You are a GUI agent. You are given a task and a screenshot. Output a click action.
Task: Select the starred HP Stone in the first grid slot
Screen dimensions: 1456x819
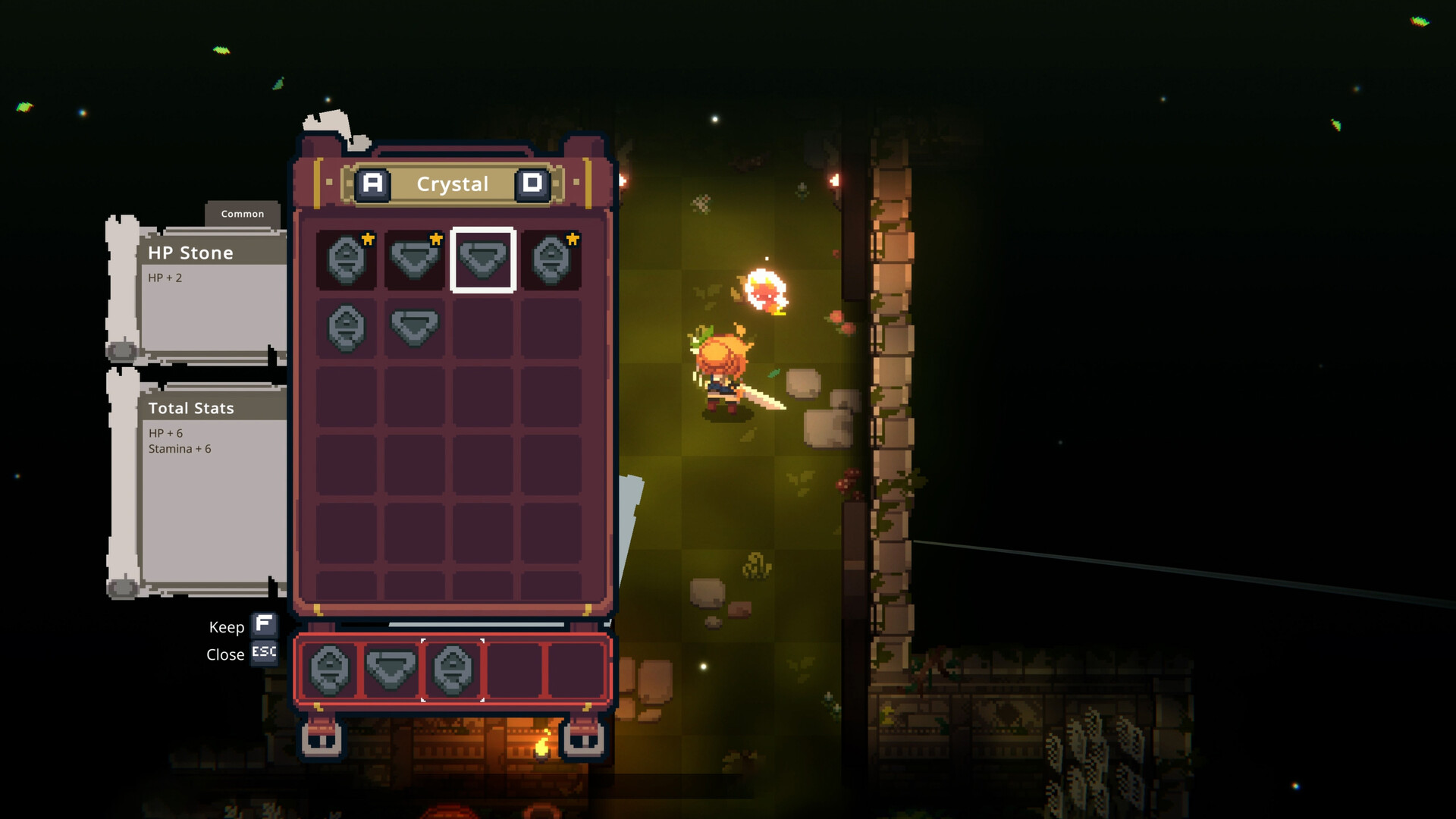click(x=347, y=262)
